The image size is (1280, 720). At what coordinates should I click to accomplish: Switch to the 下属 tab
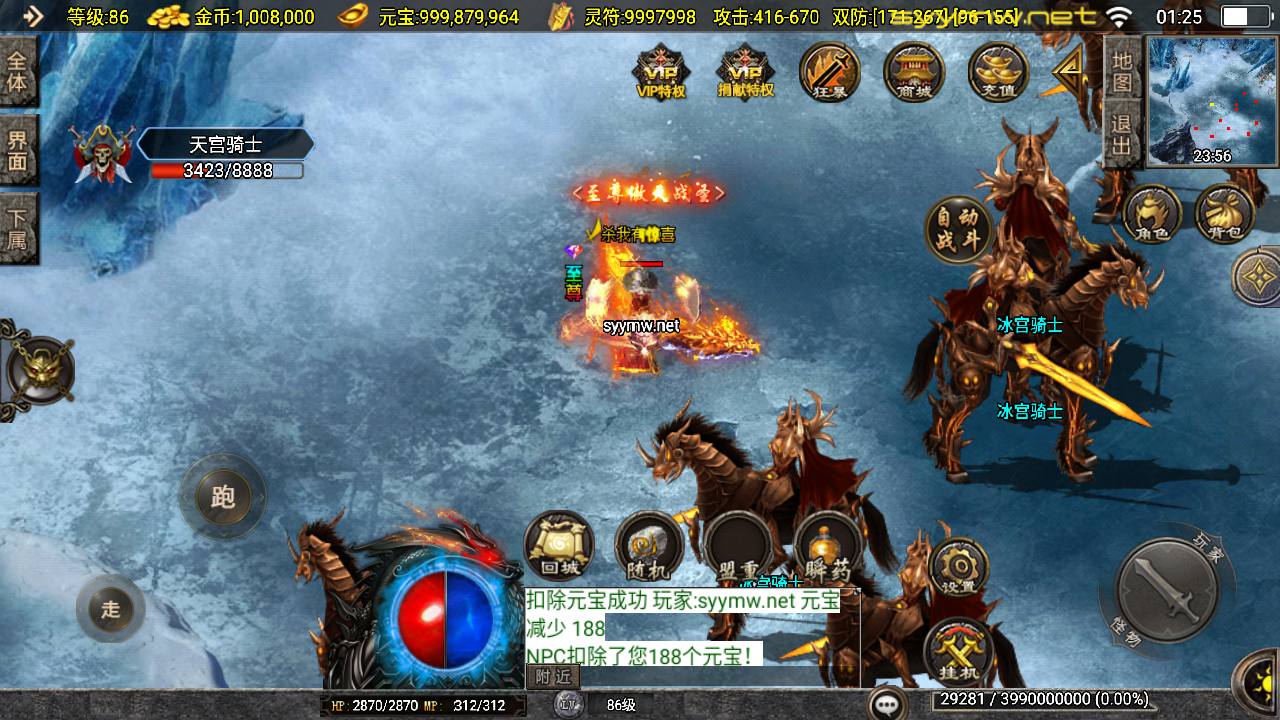point(18,228)
